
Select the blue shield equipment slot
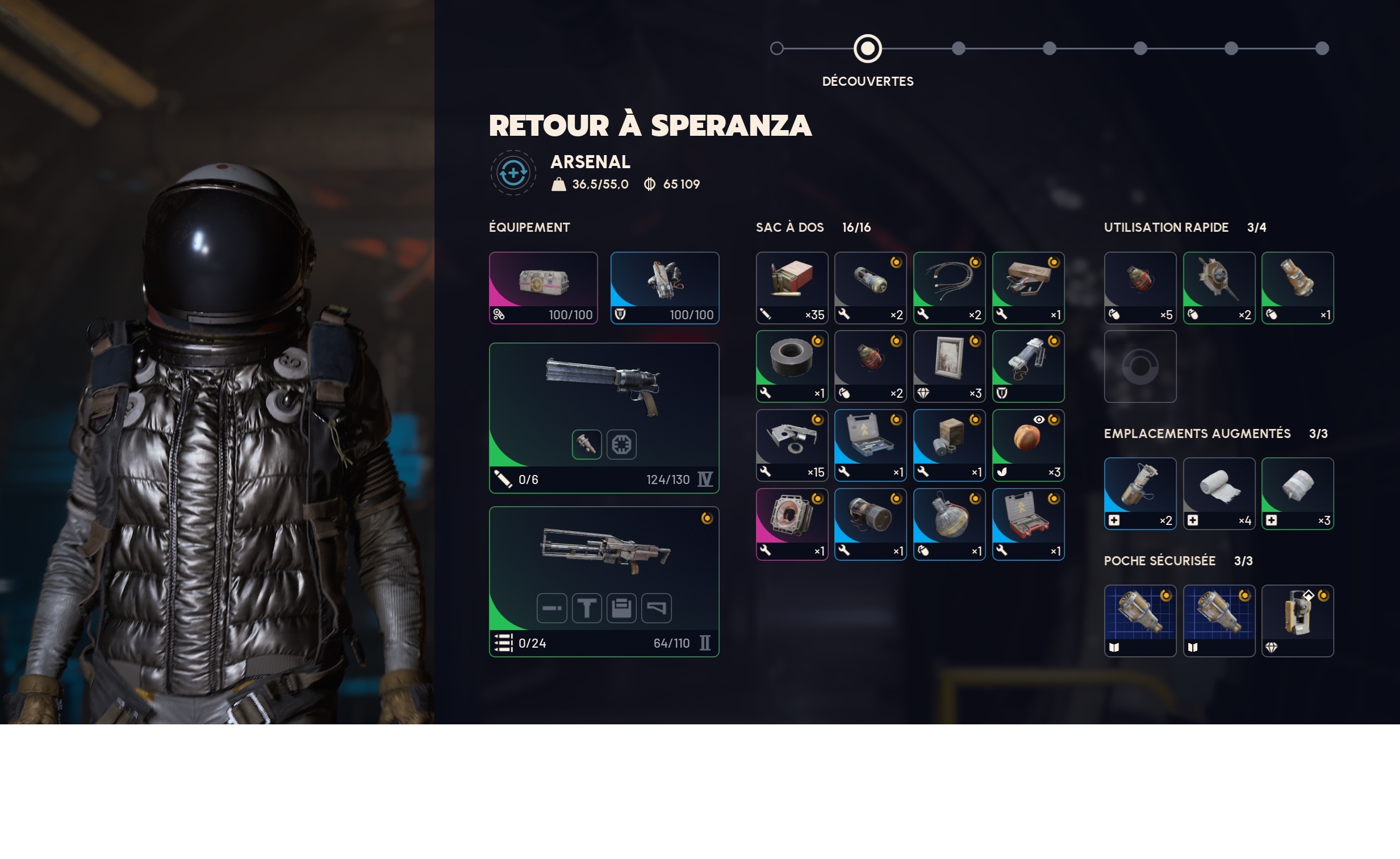(664, 287)
